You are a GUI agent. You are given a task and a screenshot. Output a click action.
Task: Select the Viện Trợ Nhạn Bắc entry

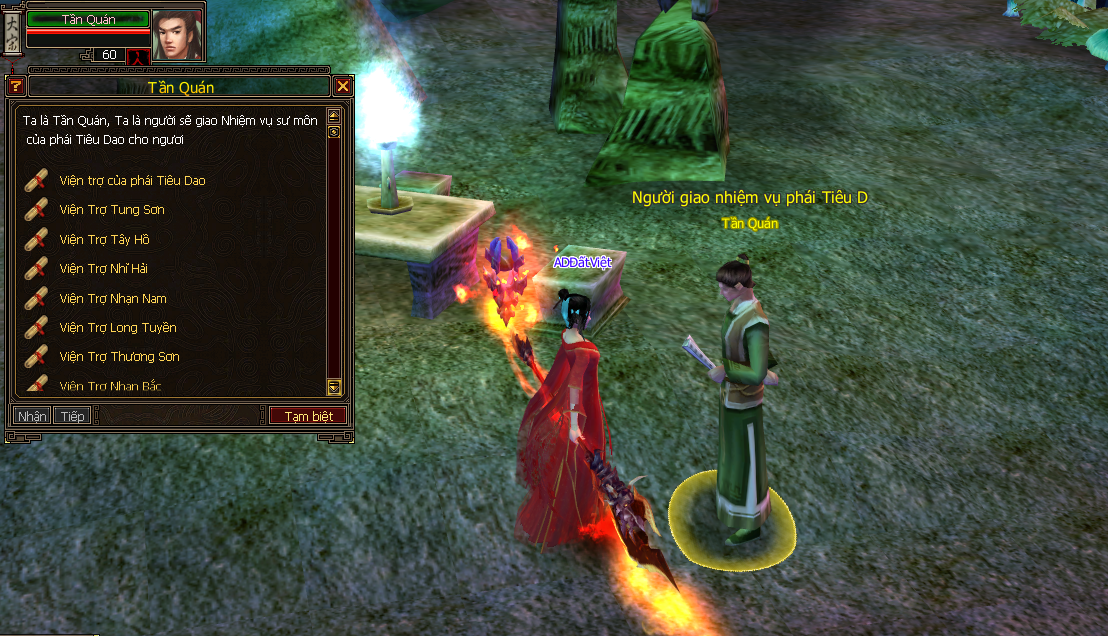pos(110,385)
